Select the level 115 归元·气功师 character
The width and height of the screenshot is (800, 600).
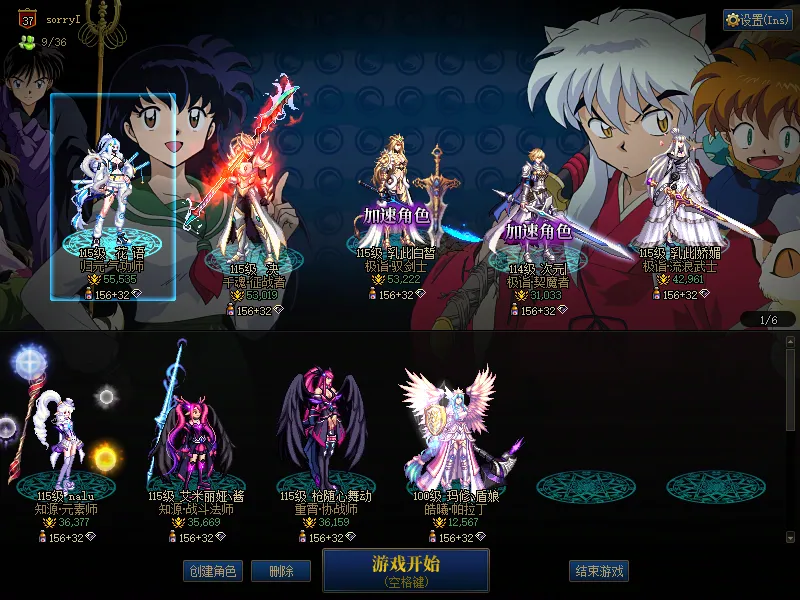(x=113, y=200)
